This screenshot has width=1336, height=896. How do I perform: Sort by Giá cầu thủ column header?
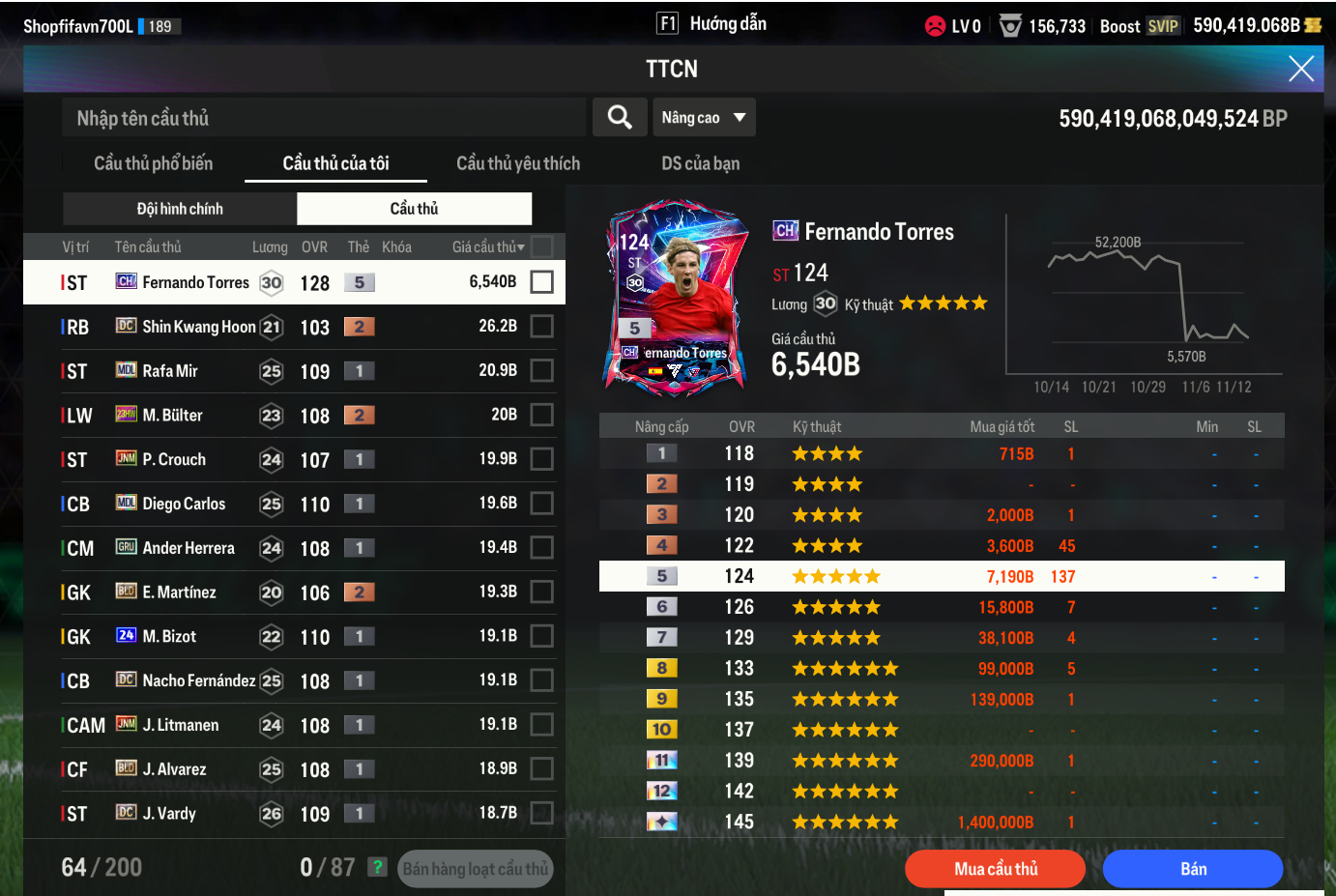coord(487,247)
